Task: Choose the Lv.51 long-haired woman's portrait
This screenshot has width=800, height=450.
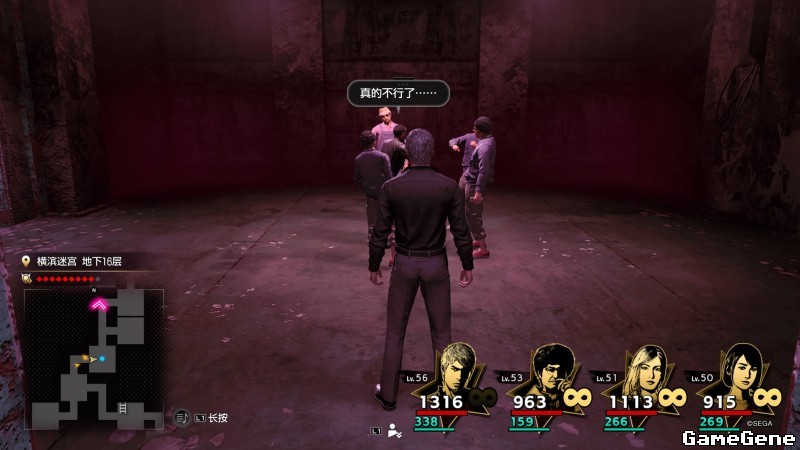Action: point(642,369)
